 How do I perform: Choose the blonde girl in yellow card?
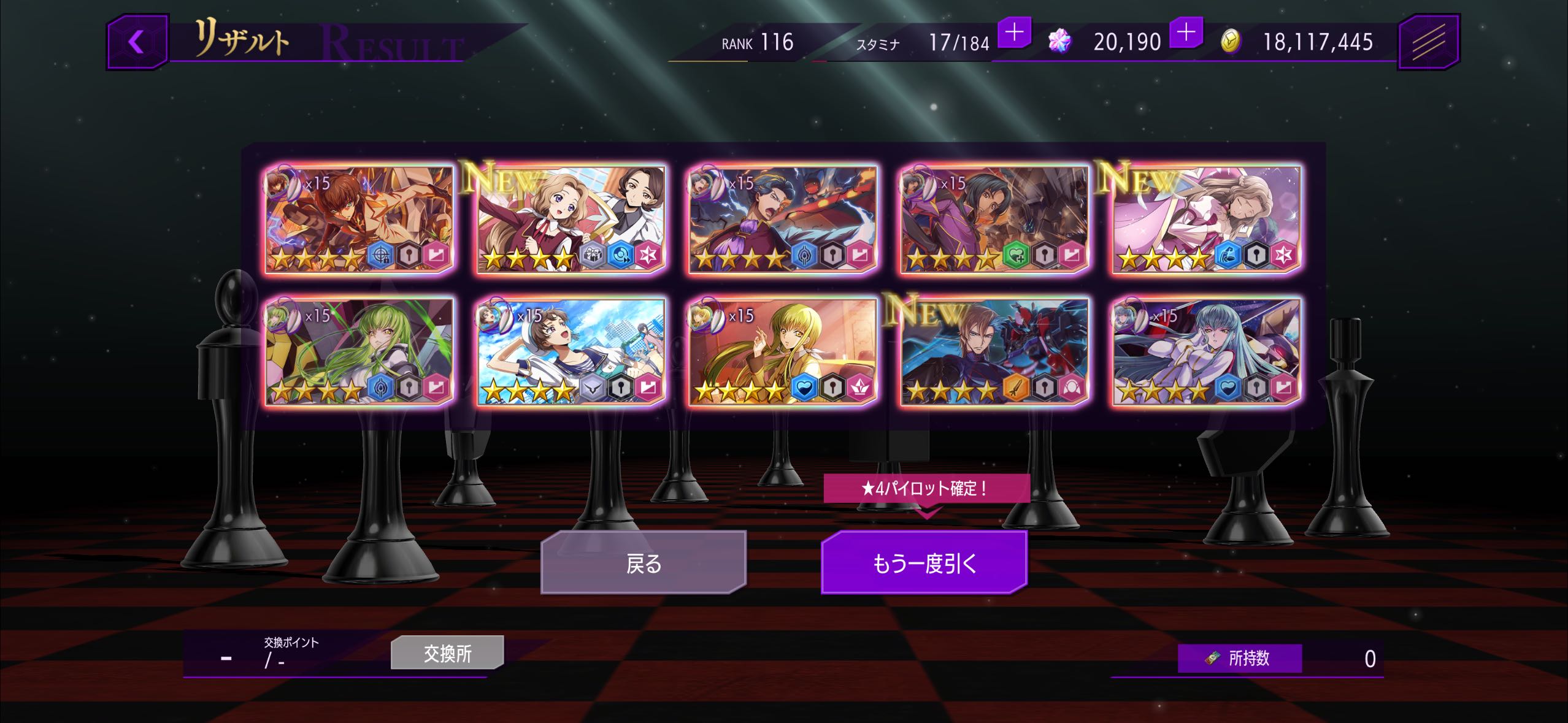[x=783, y=351]
